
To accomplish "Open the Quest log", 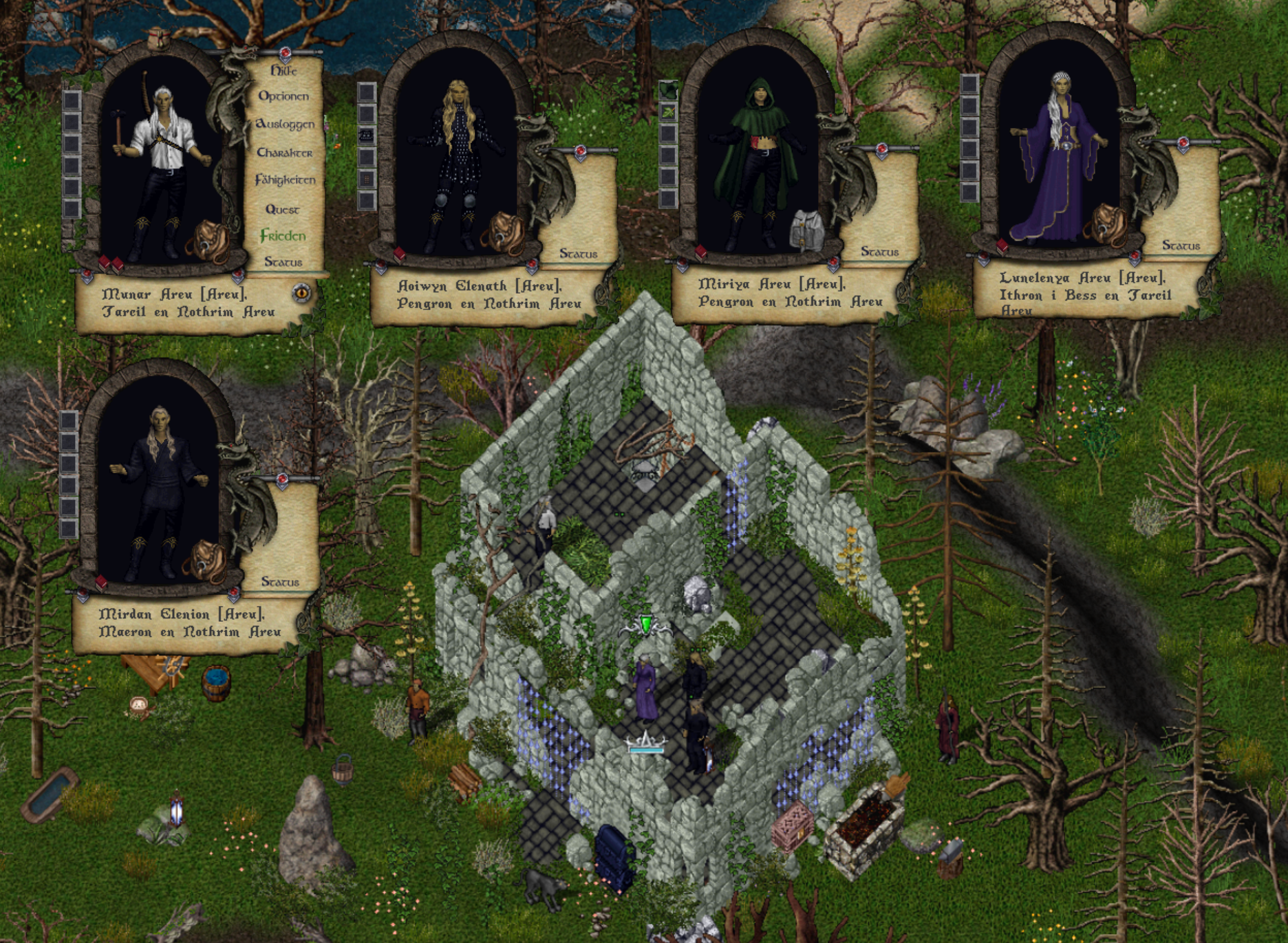I will pyautogui.click(x=282, y=209).
